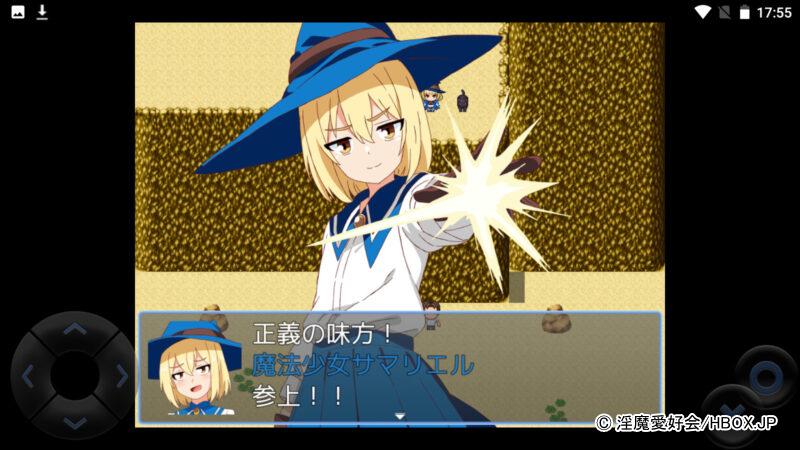Open the download notification in status bar
The height and width of the screenshot is (450, 800).
pos(43,12)
